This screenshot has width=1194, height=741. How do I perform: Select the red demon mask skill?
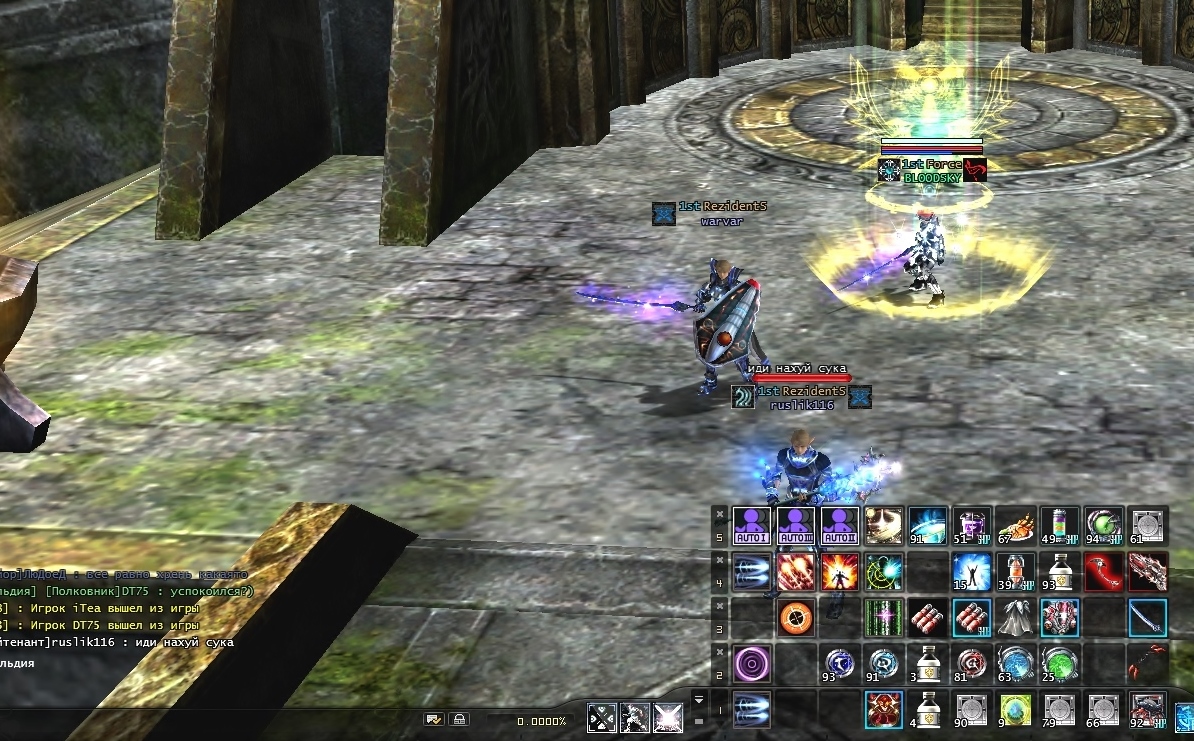tap(884, 710)
